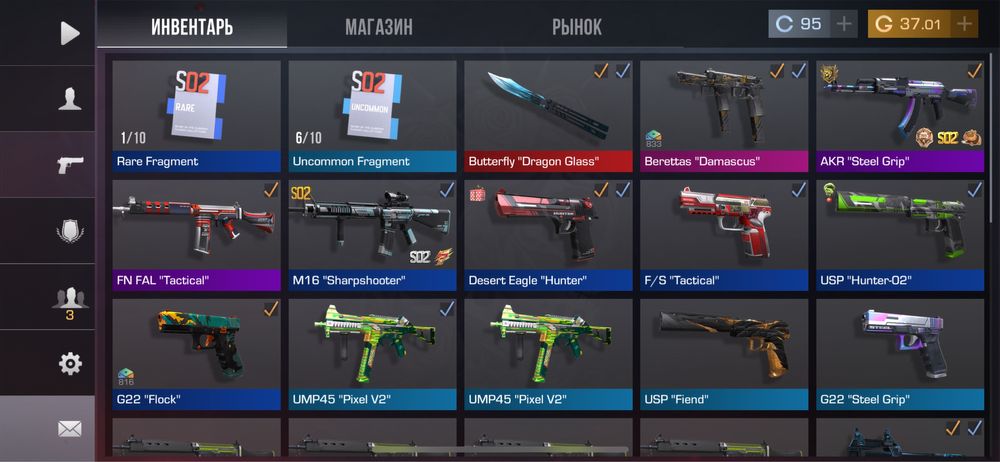Select the USP "Fiend" pistol
1000x462 pixels.
tap(724, 354)
